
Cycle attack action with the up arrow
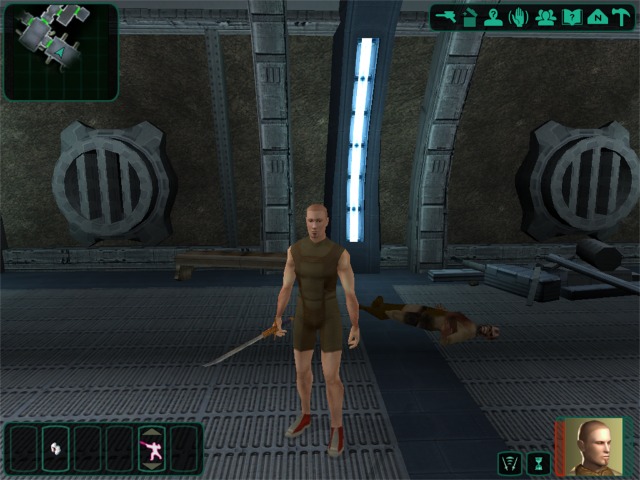152,433
